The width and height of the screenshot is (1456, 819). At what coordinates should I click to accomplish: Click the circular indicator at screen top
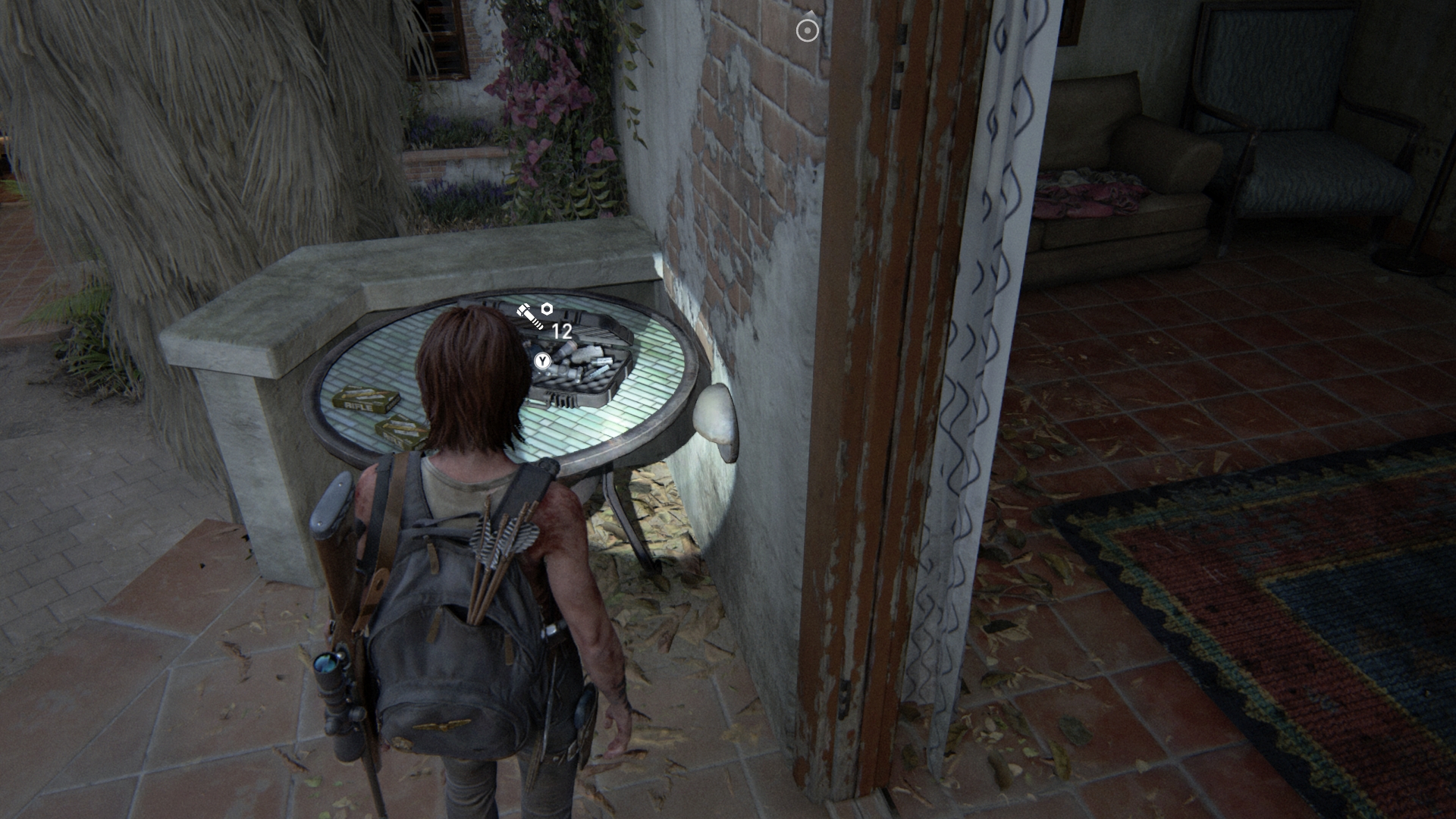click(808, 30)
